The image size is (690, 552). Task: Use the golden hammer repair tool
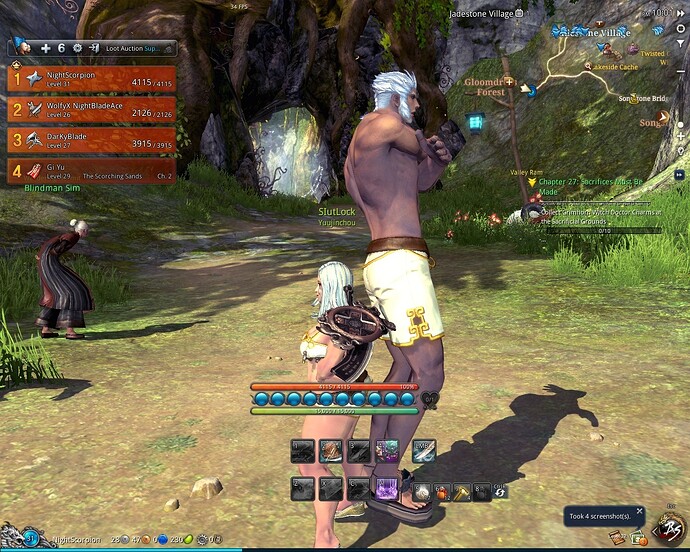point(461,492)
